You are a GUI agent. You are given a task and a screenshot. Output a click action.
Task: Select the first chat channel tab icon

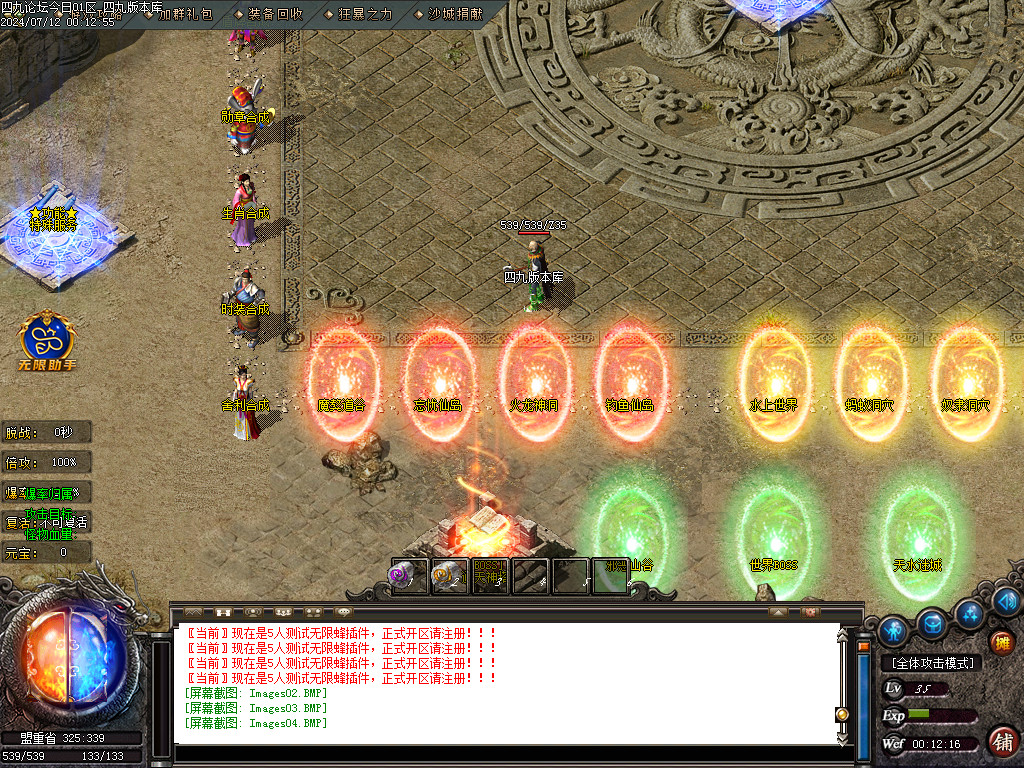(x=194, y=611)
